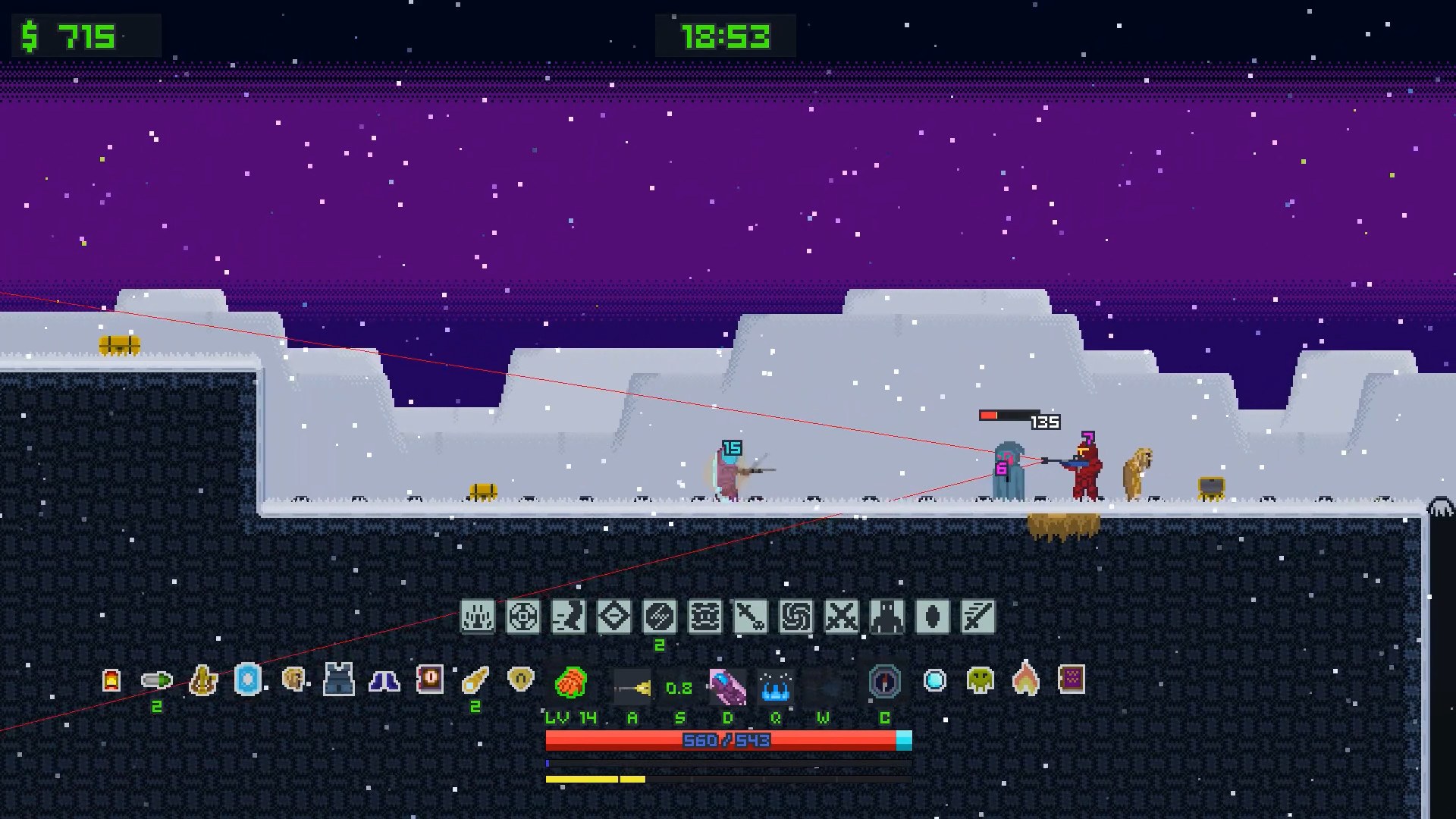The width and height of the screenshot is (1456, 819).
Task: Click the spiked wheel skill icon
Action: point(525,617)
